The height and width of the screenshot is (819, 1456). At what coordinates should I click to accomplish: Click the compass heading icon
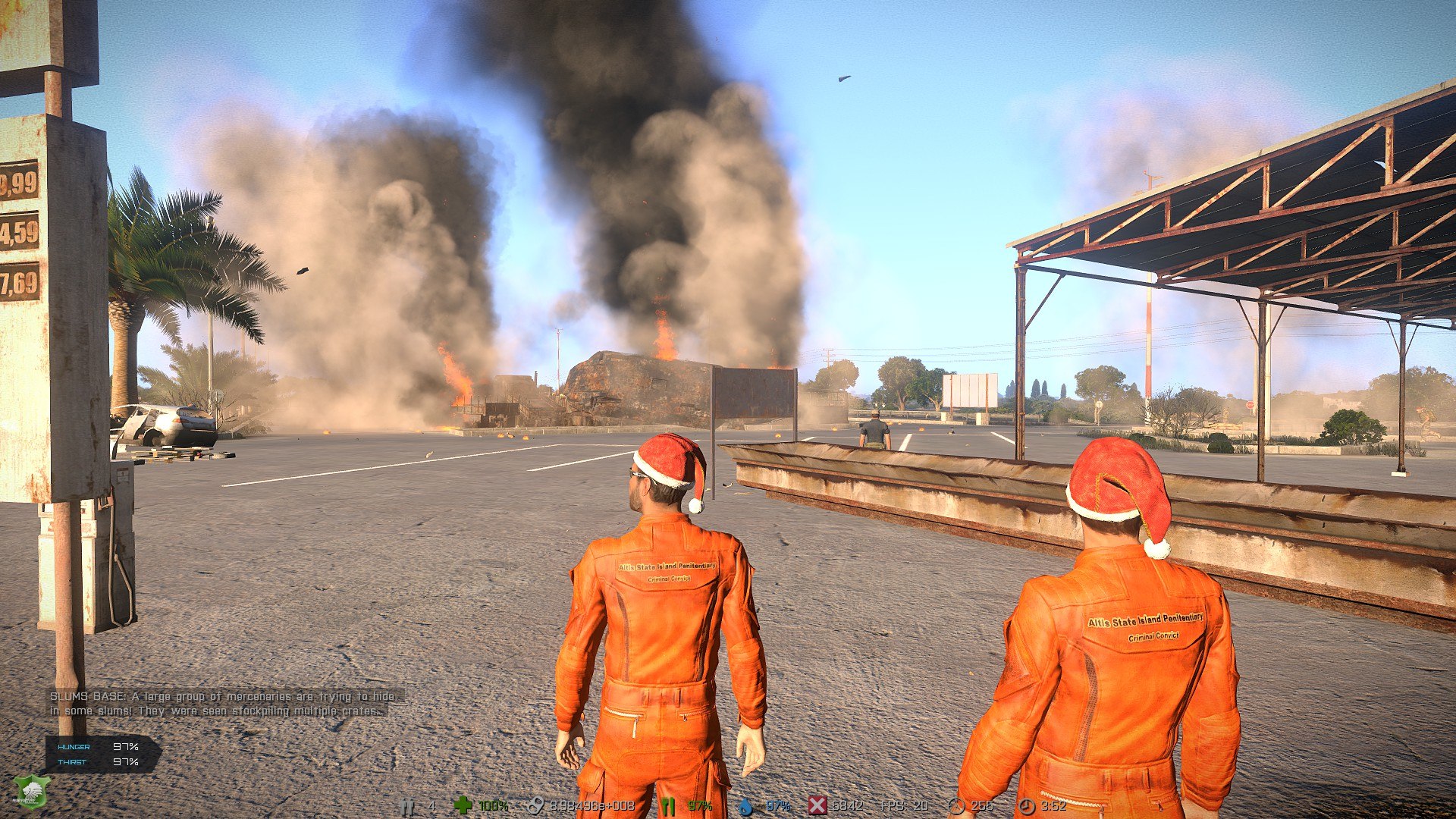click(956, 806)
